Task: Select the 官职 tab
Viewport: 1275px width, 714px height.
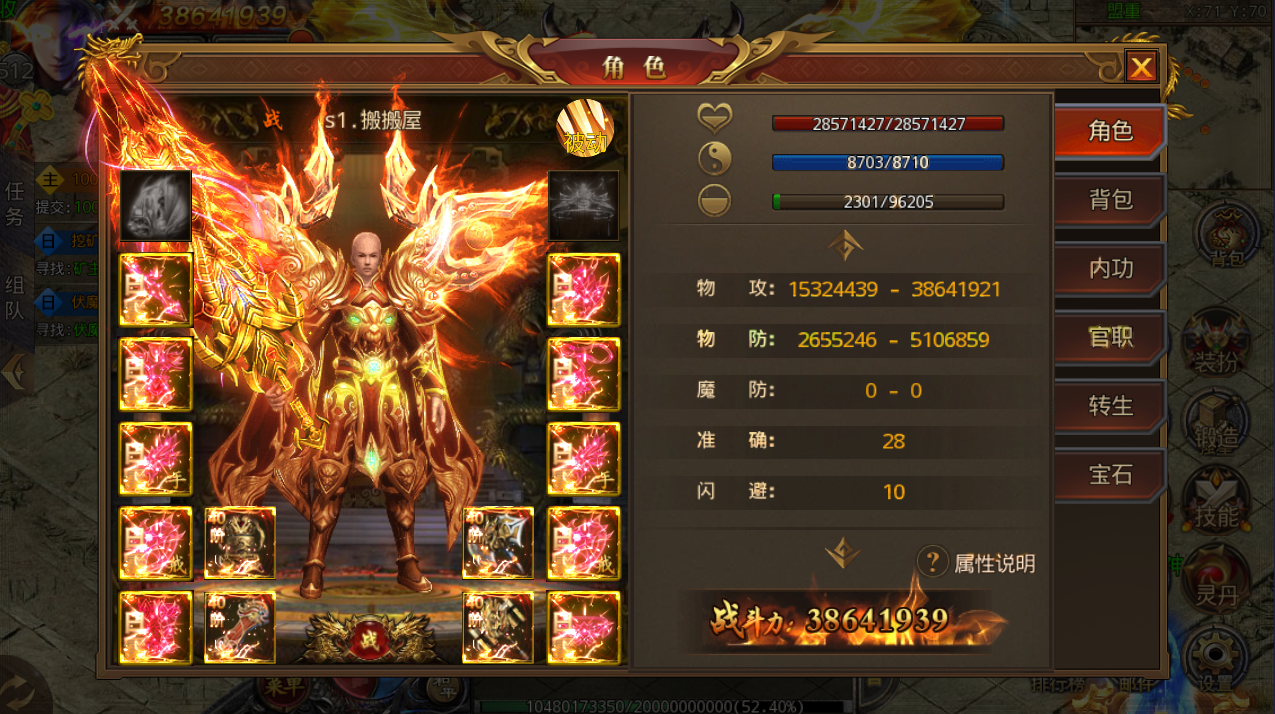Action: 1109,337
